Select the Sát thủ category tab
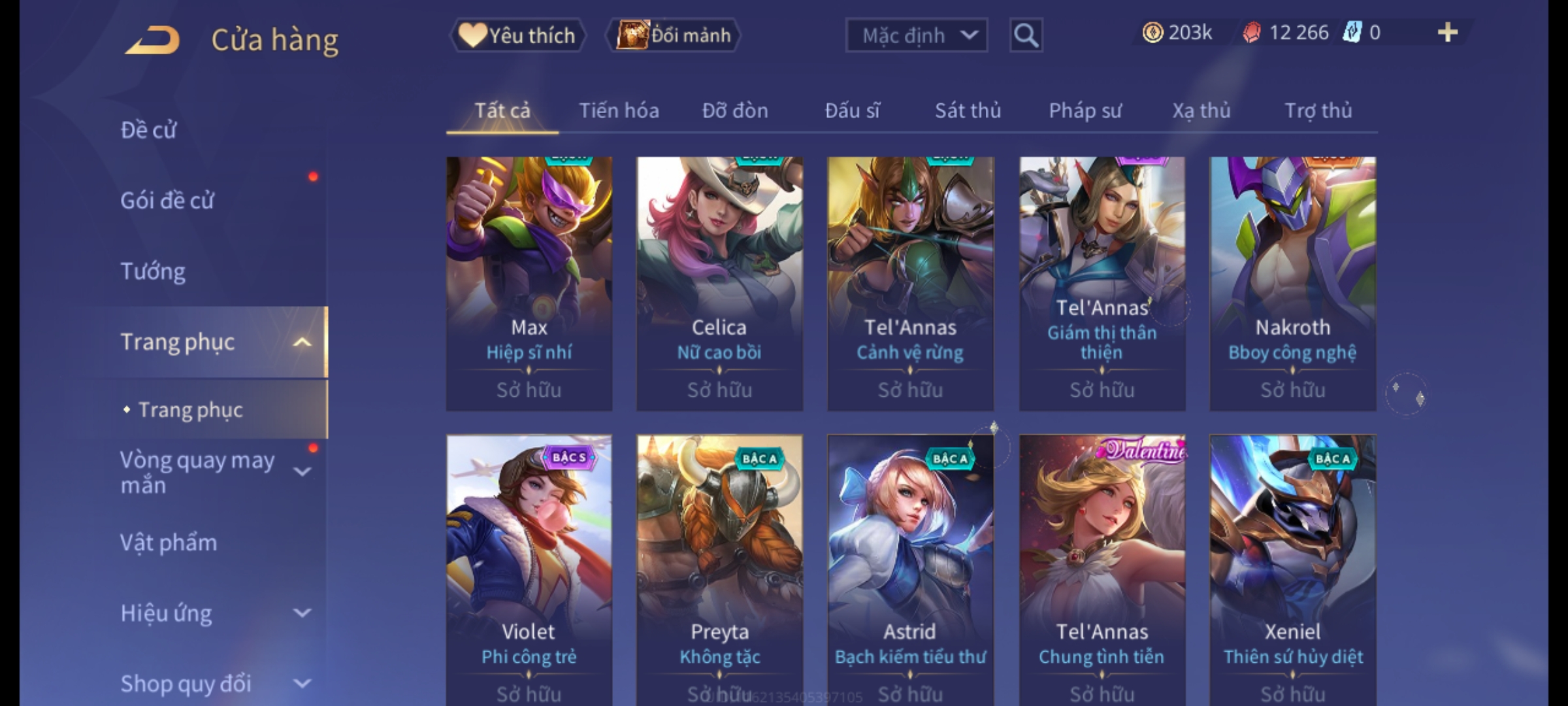 tap(968, 110)
